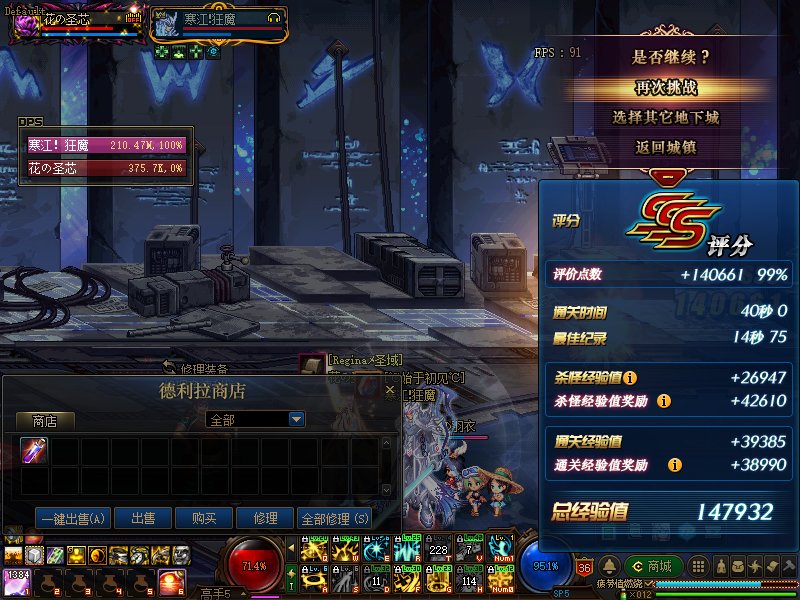Click the 购买 buy button

(x=204, y=518)
